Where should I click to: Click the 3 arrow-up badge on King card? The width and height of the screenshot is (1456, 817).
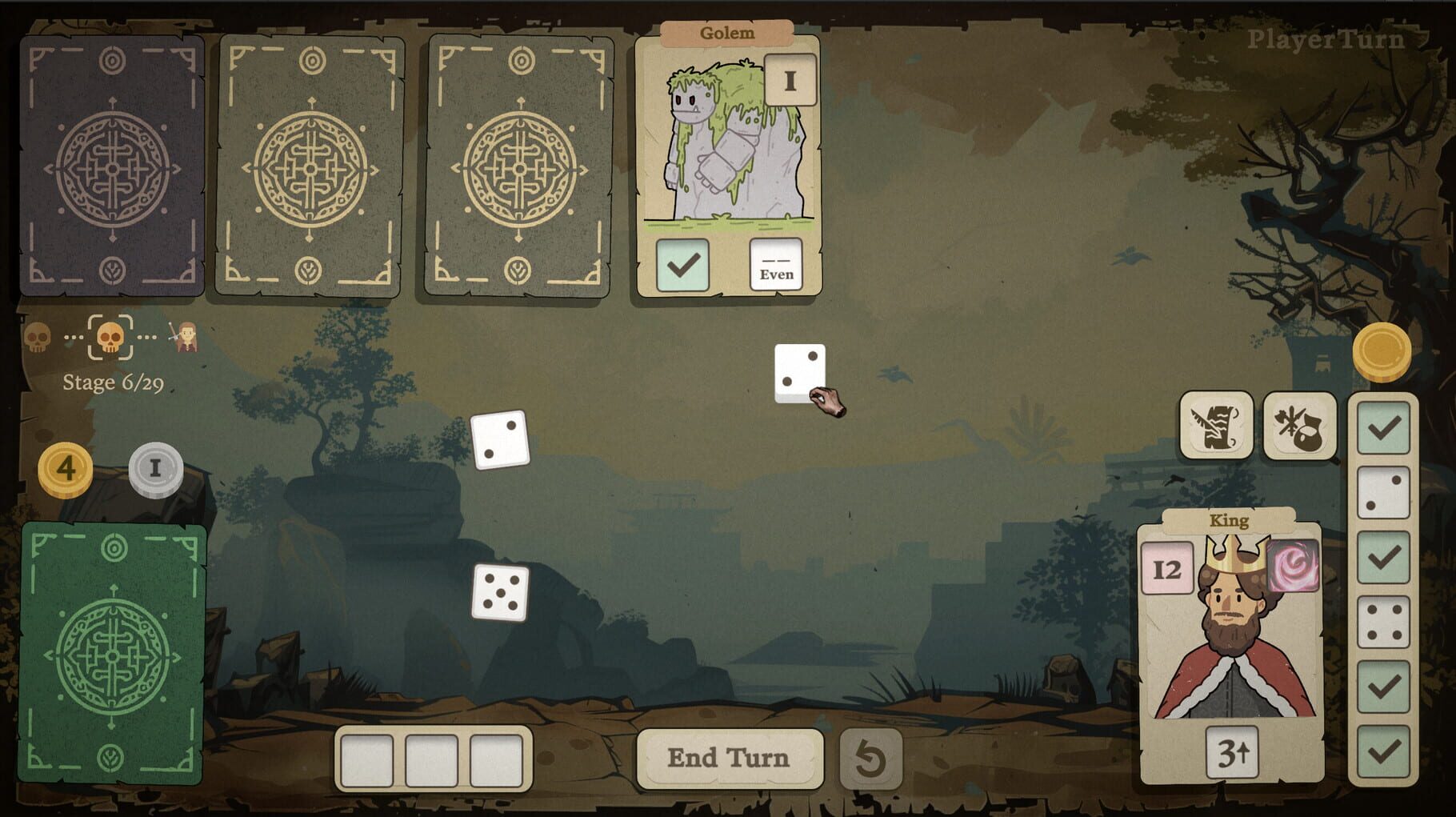click(1233, 753)
